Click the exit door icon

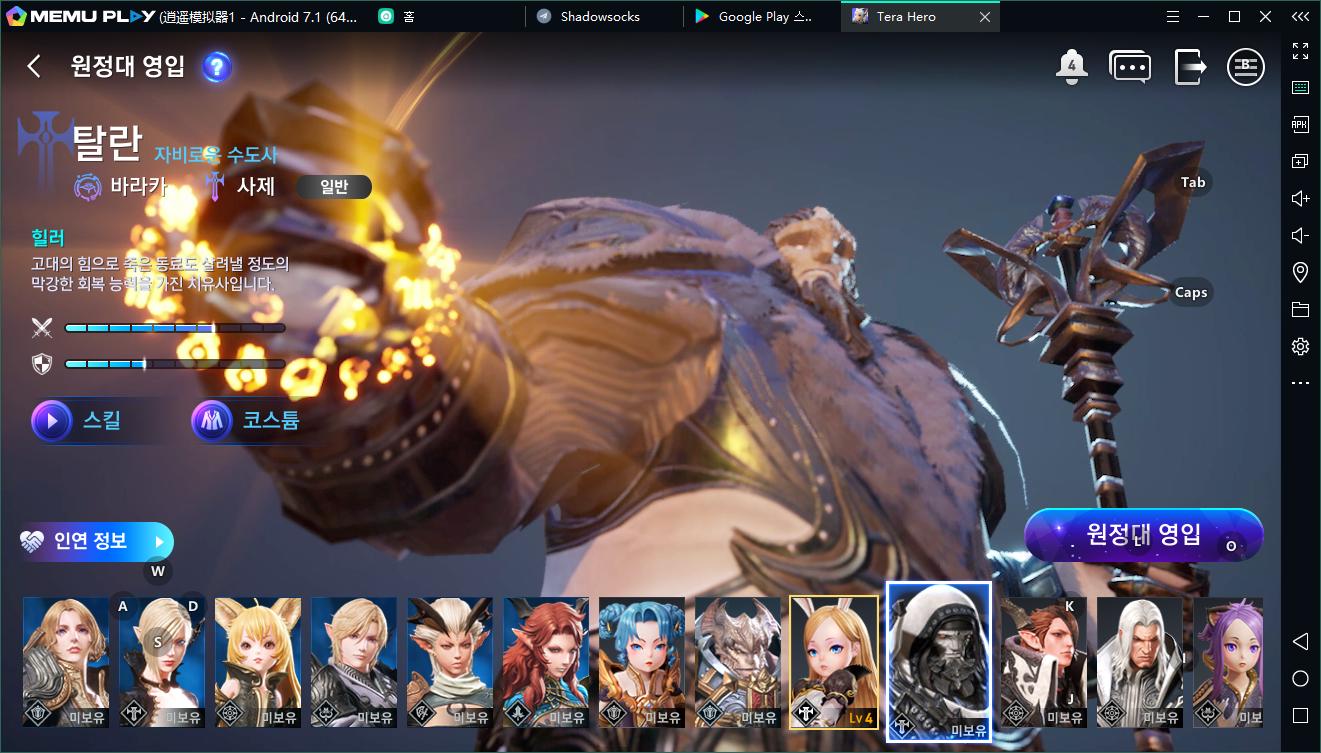click(x=1190, y=67)
